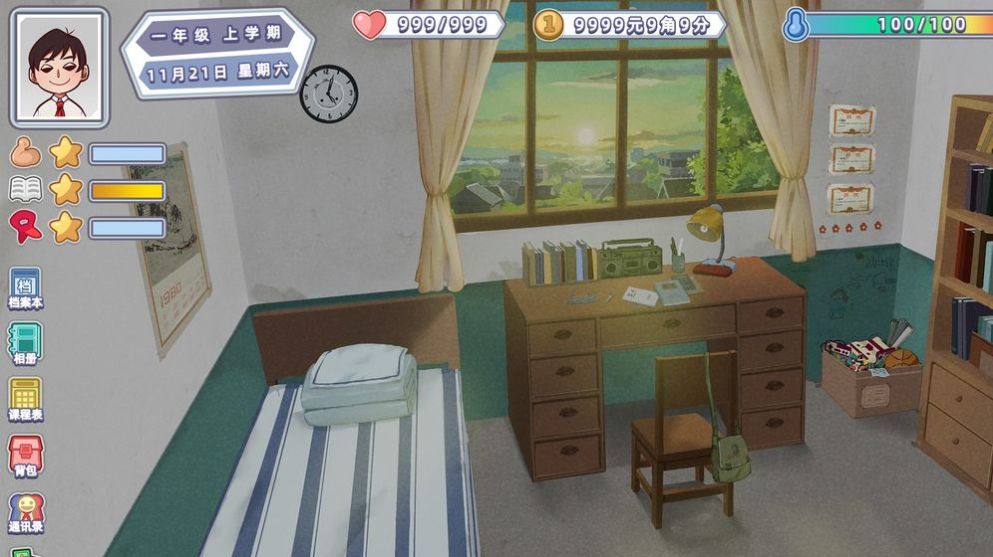
Task: Click the gold coin money icon
Action: click(x=547, y=25)
